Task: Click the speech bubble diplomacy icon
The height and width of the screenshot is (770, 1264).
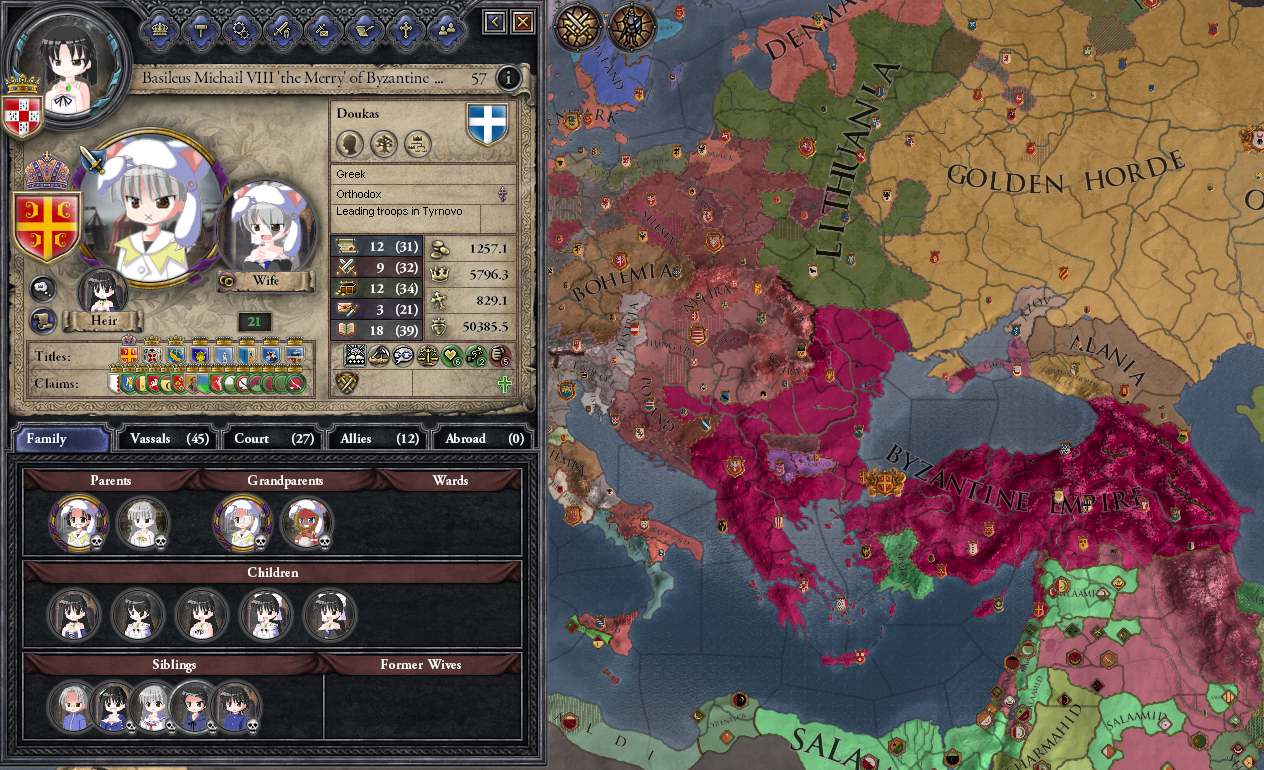Action: 41,288
